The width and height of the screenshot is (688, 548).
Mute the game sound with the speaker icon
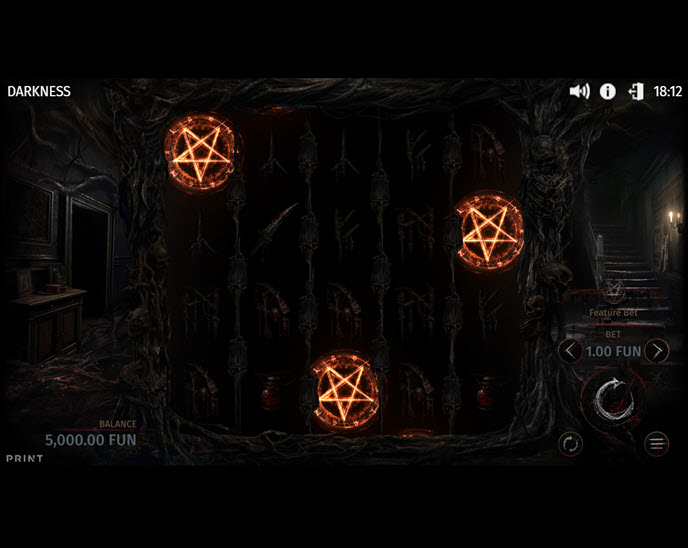(x=579, y=91)
